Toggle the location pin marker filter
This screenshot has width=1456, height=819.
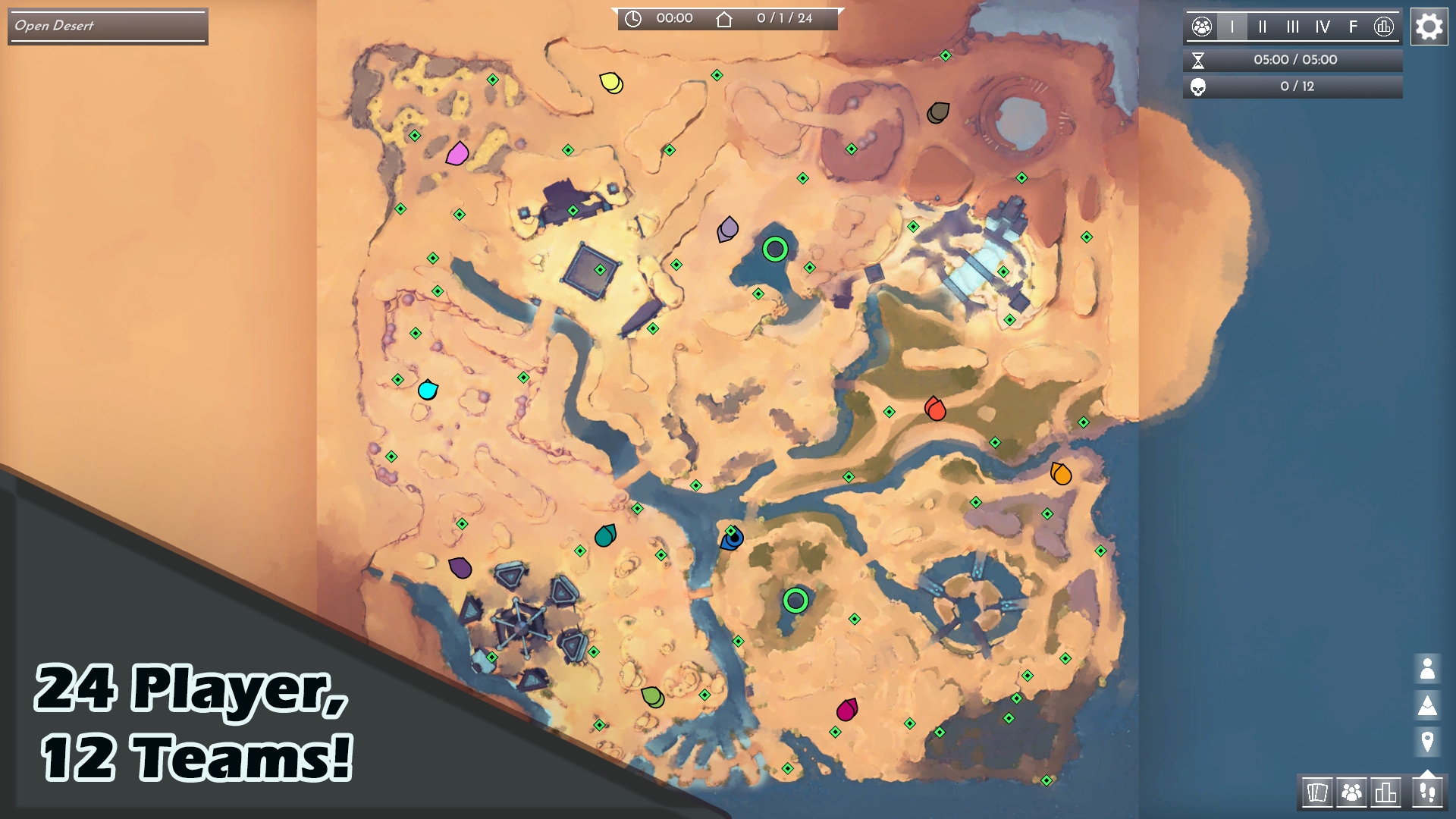point(1427,741)
